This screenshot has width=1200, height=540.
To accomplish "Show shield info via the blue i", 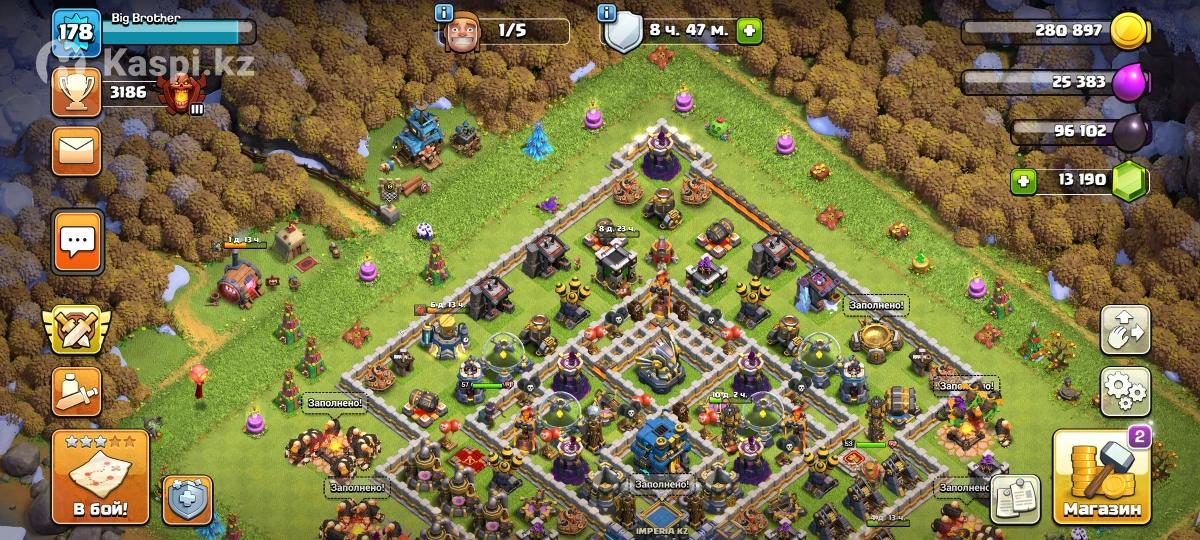I will tap(605, 13).
